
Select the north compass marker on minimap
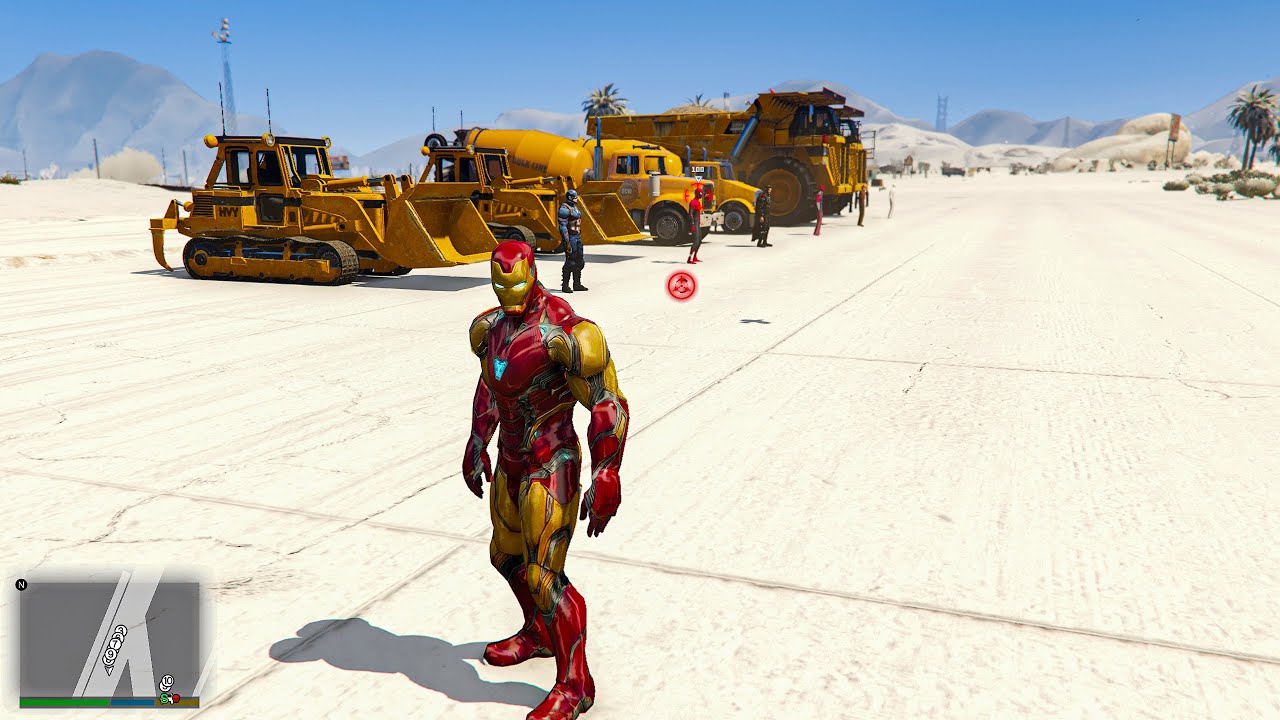pos(21,584)
